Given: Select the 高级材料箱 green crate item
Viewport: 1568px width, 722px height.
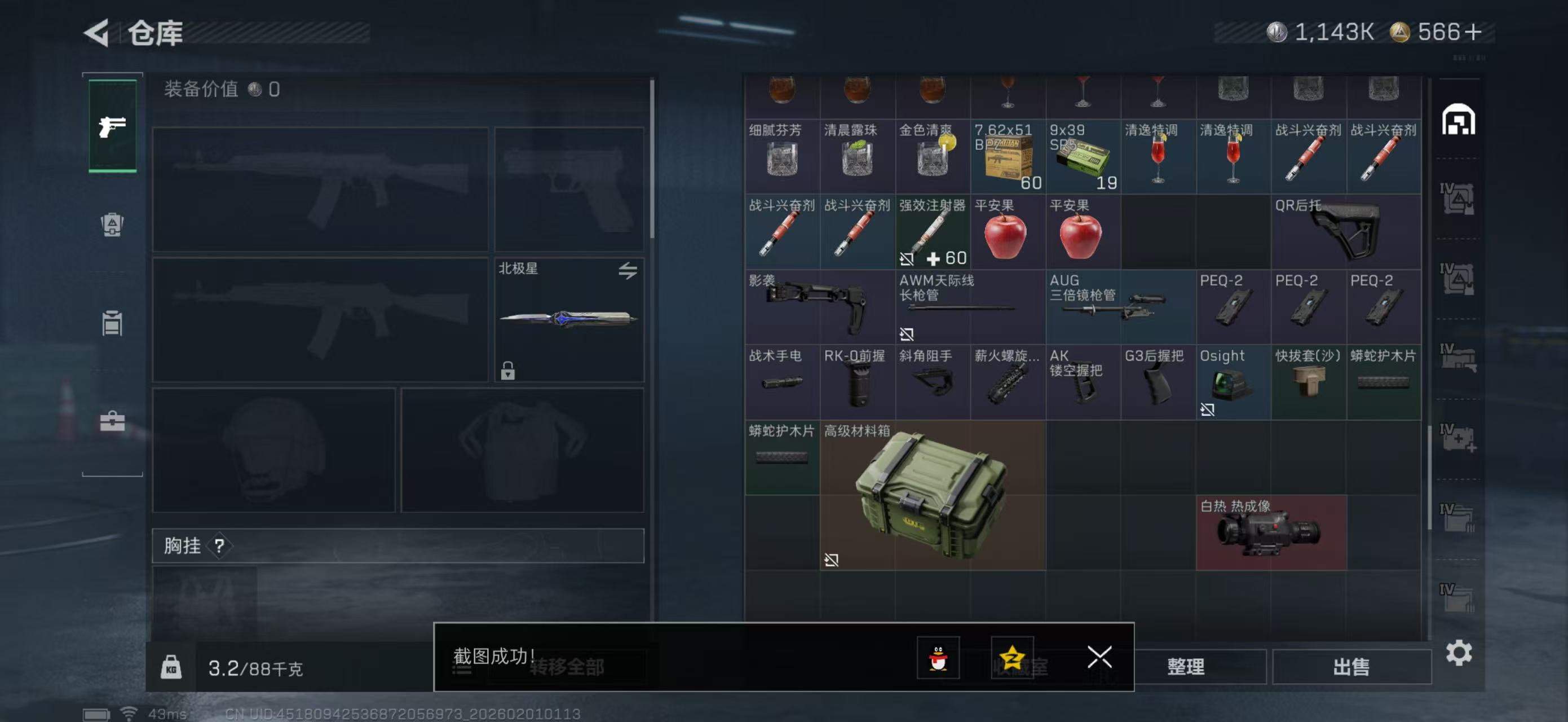Looking at the screenshot, I should (931, 493).
